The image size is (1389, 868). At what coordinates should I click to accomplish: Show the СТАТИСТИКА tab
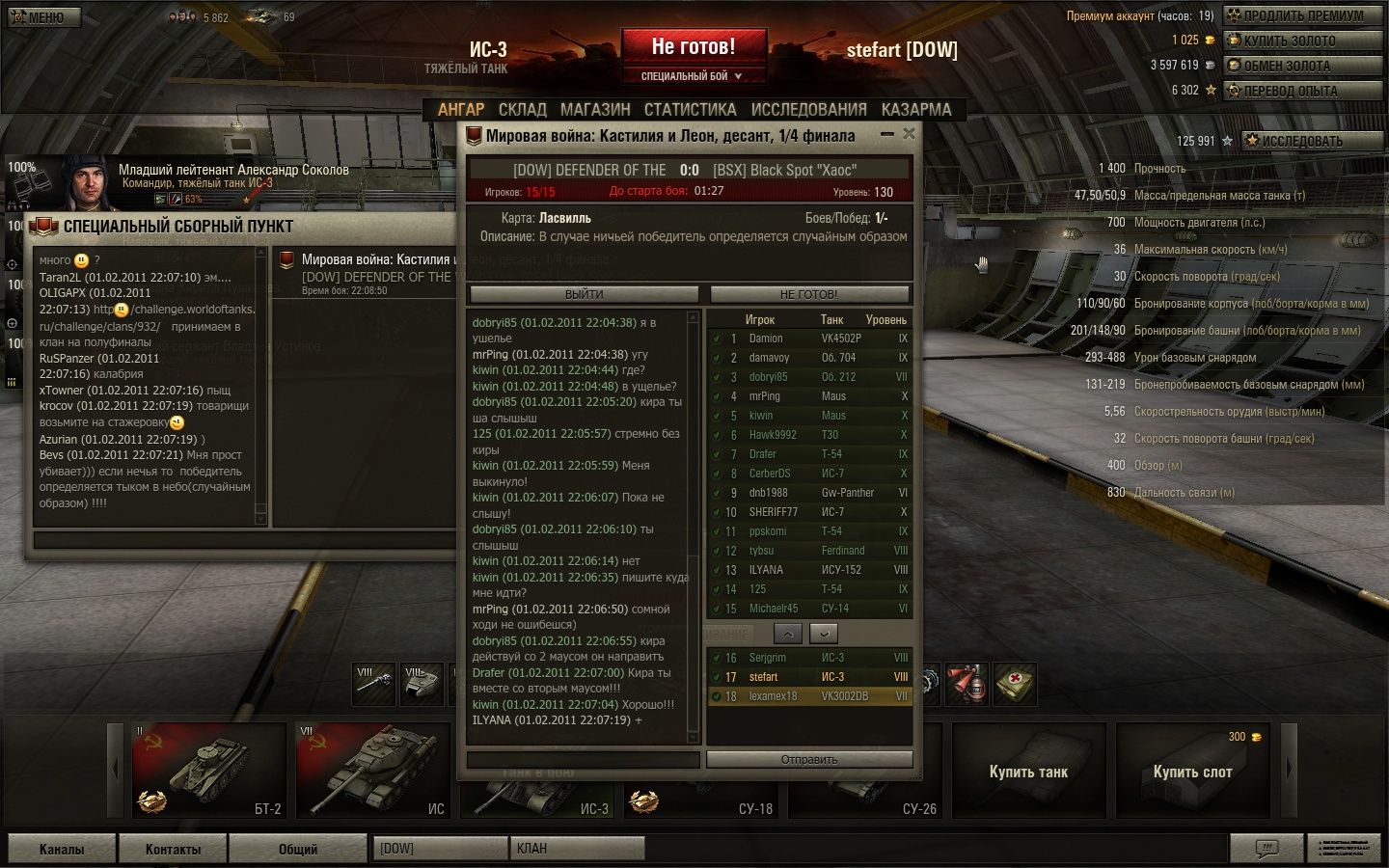tap(690, 110)
